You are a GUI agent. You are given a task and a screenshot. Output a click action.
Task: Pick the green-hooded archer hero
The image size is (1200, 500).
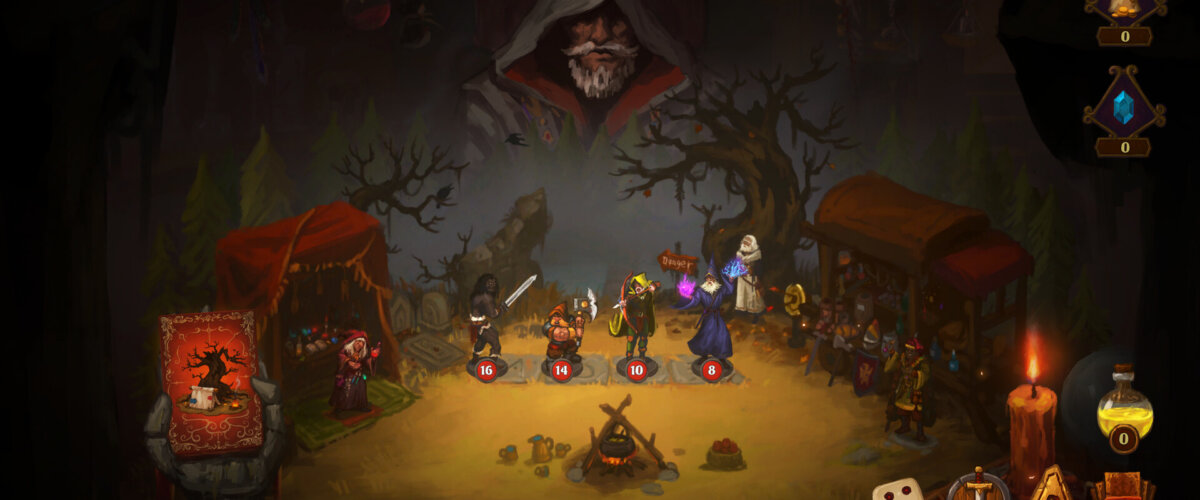point(636,315)
